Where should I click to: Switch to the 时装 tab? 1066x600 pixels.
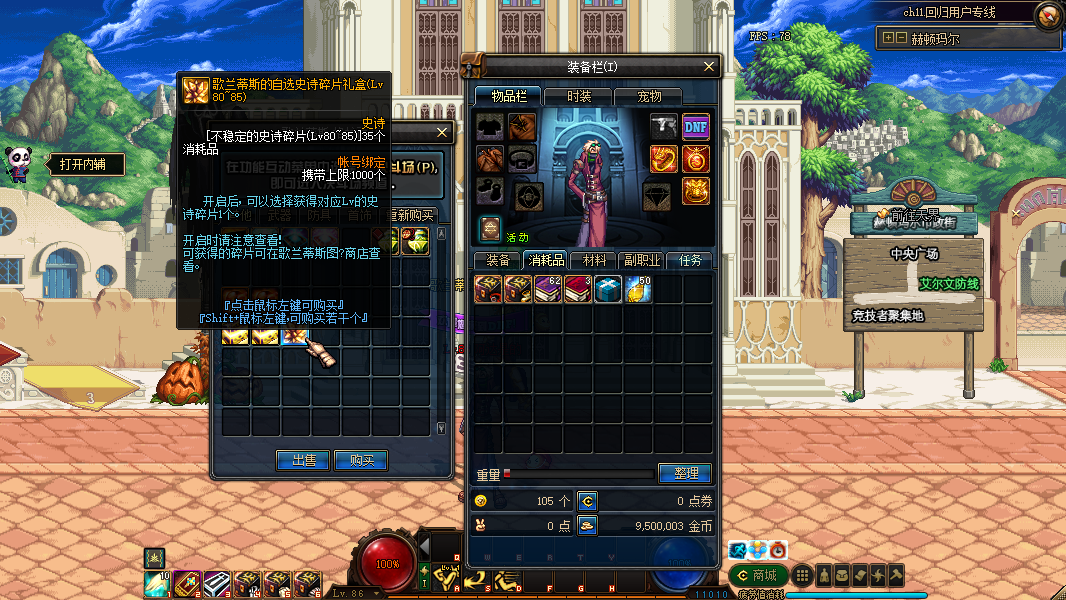579,96
